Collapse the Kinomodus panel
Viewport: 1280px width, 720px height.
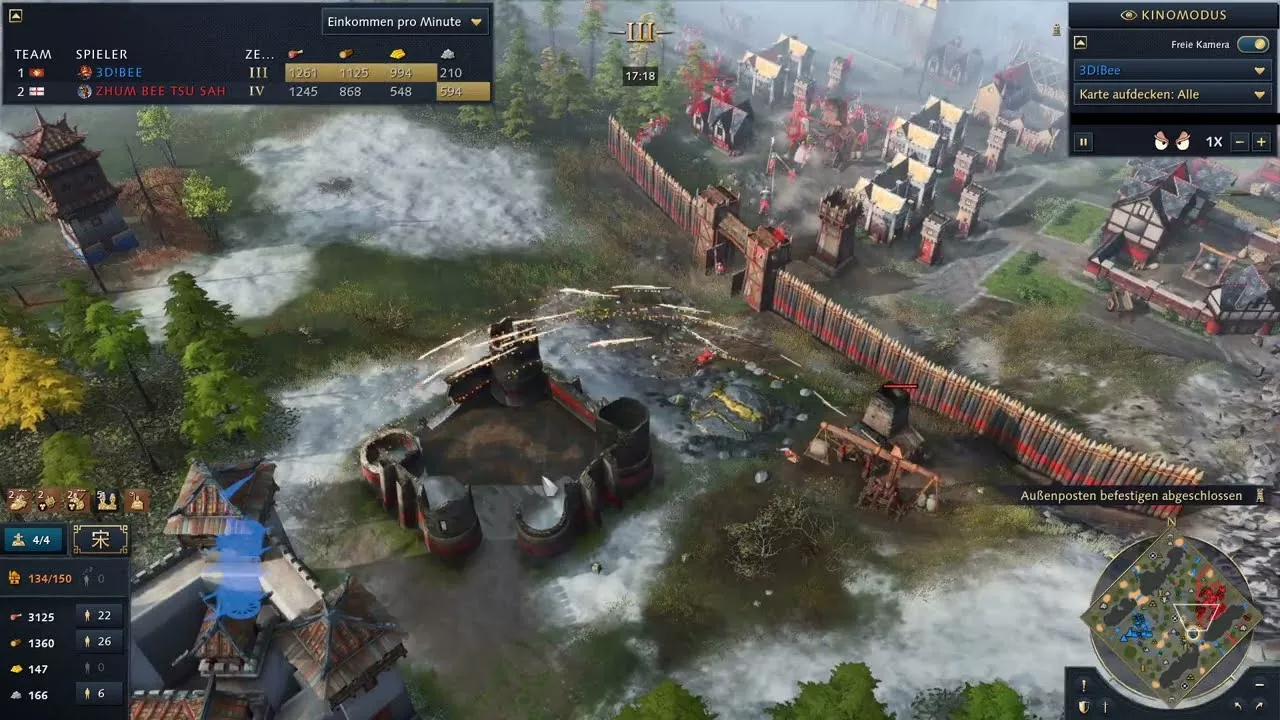(x=1081, y=44)
